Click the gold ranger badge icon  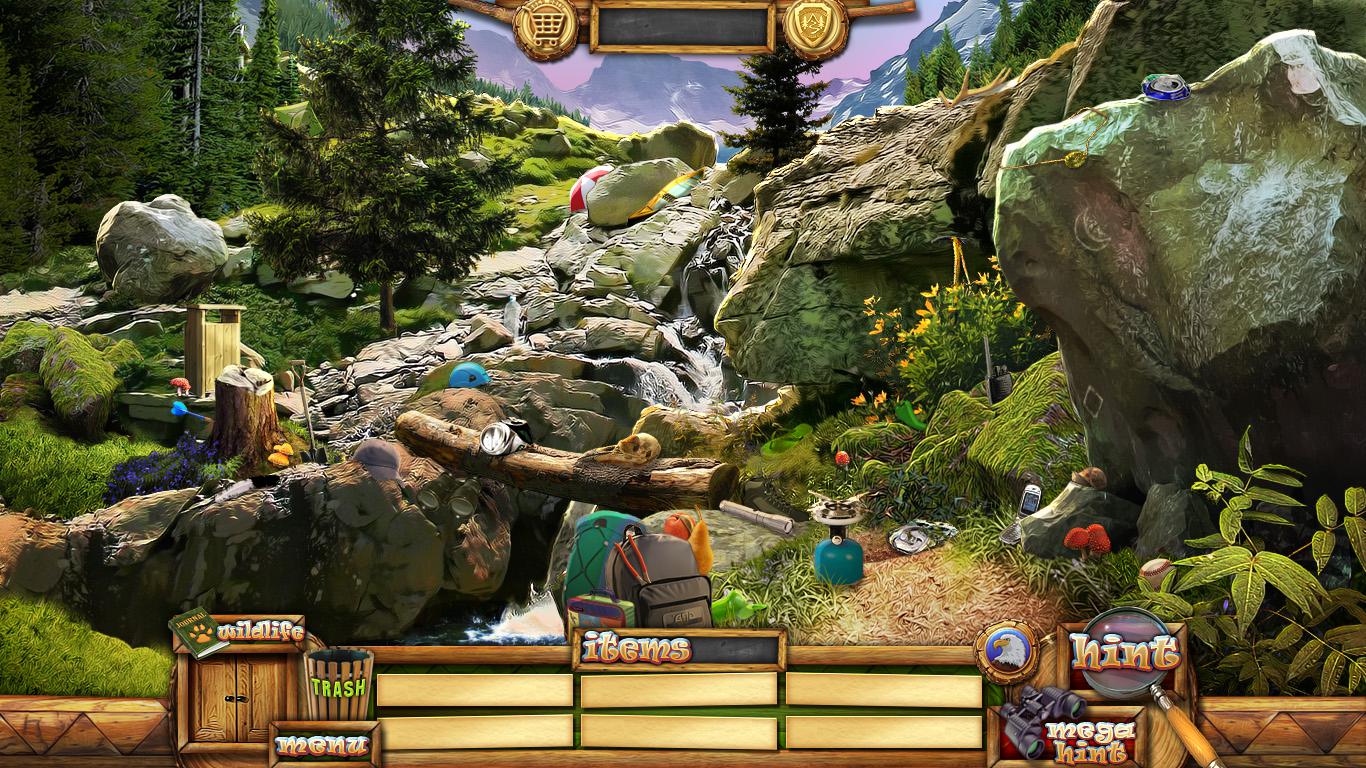(815, 26)
